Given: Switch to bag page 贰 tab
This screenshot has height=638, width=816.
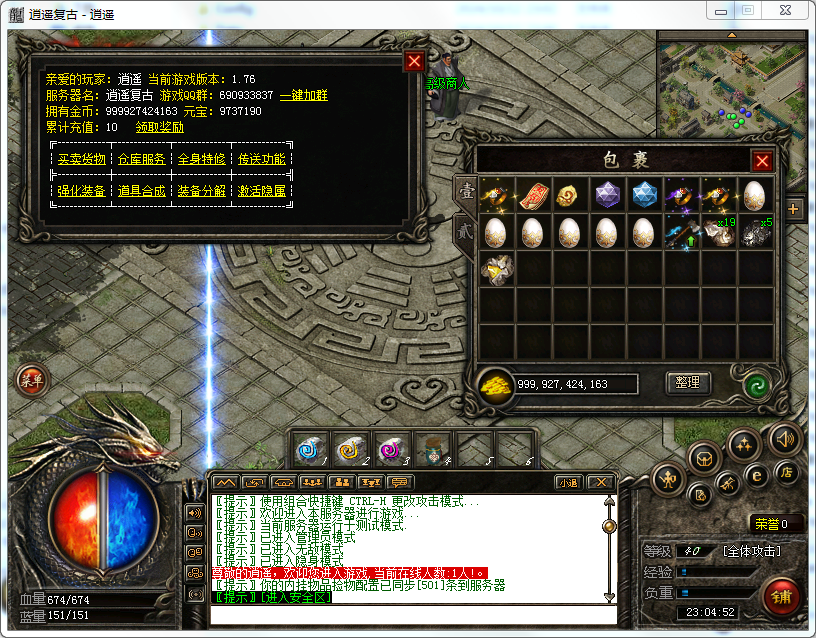Looking at the screenshot, I should click(465, 229).
